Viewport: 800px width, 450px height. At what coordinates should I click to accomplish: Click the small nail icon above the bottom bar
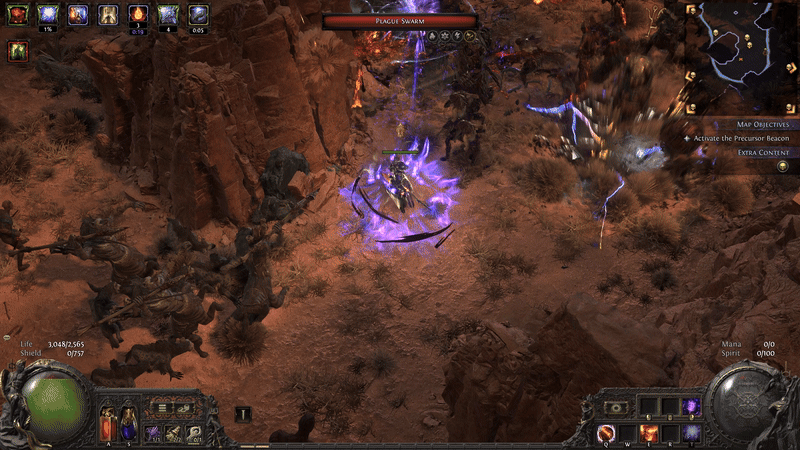tap(243, 413)
